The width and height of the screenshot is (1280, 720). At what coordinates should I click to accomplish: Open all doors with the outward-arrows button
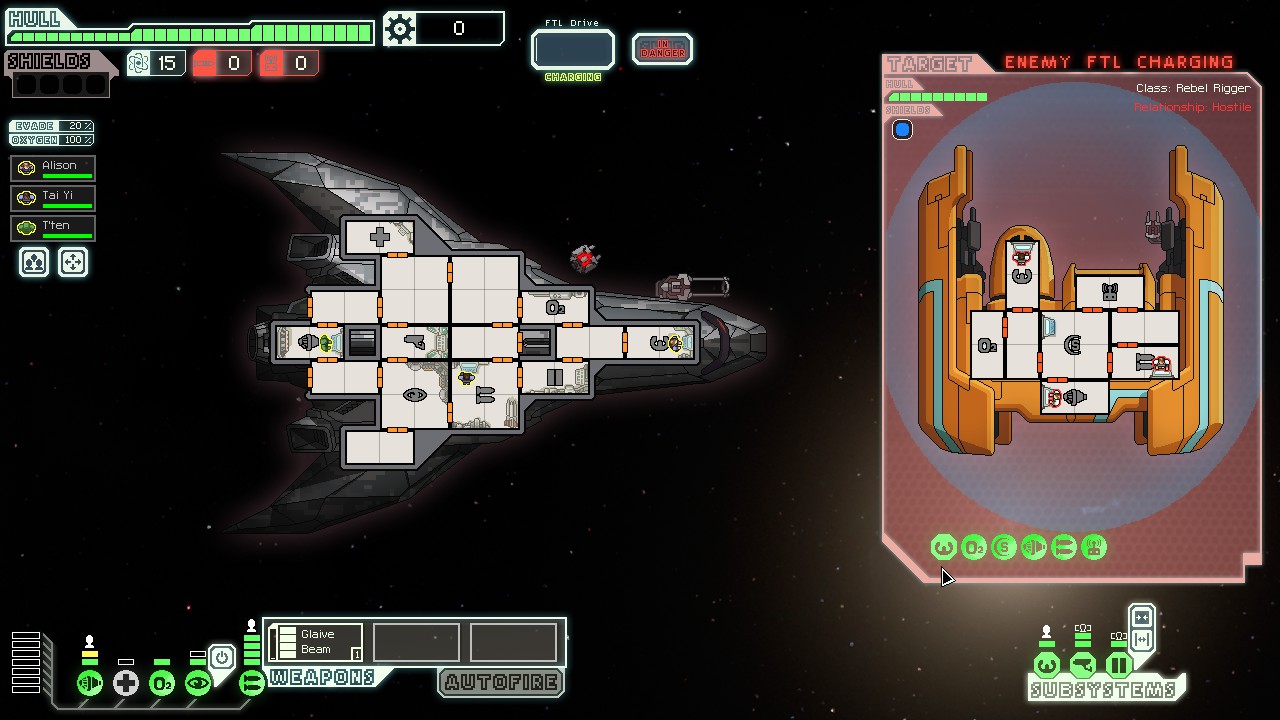pos(1142,640)
